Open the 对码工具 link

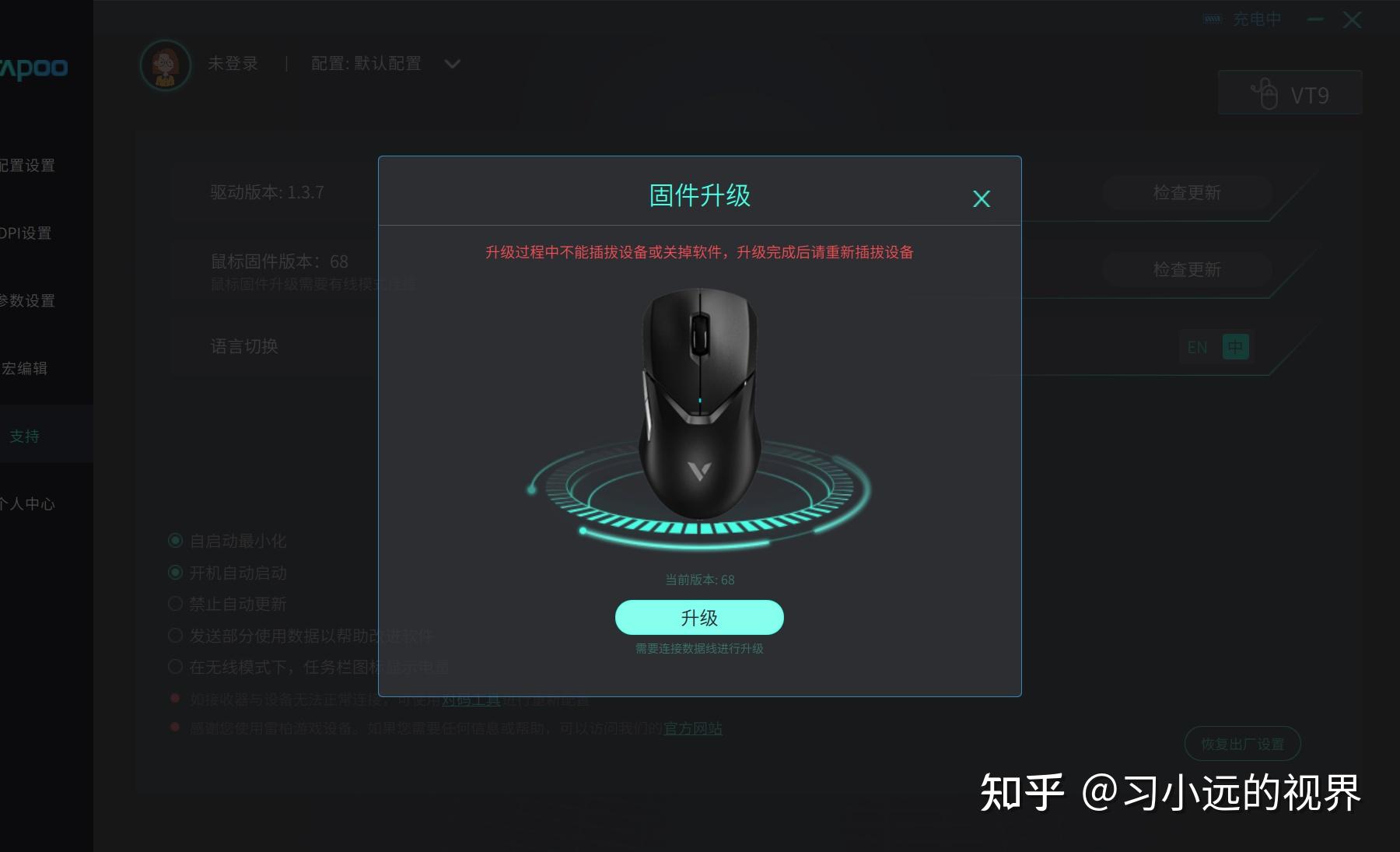[471, 699]
